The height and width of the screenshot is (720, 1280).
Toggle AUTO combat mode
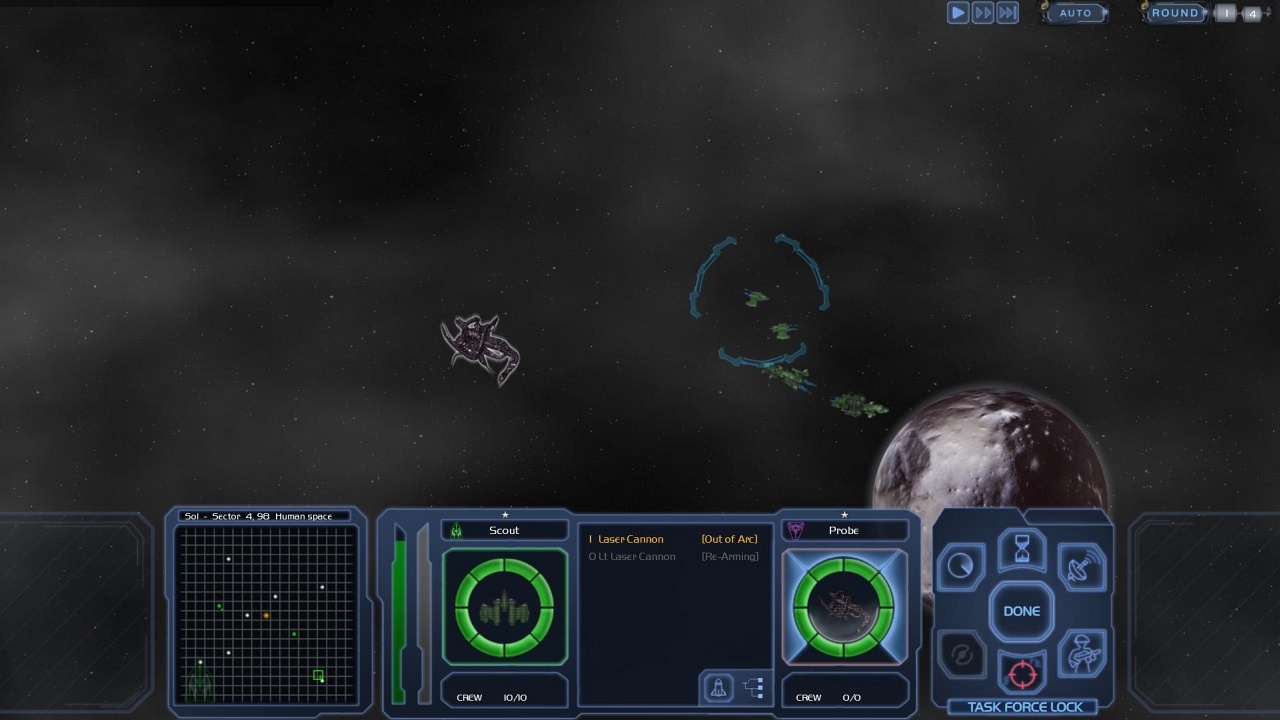pos(1075,13)
